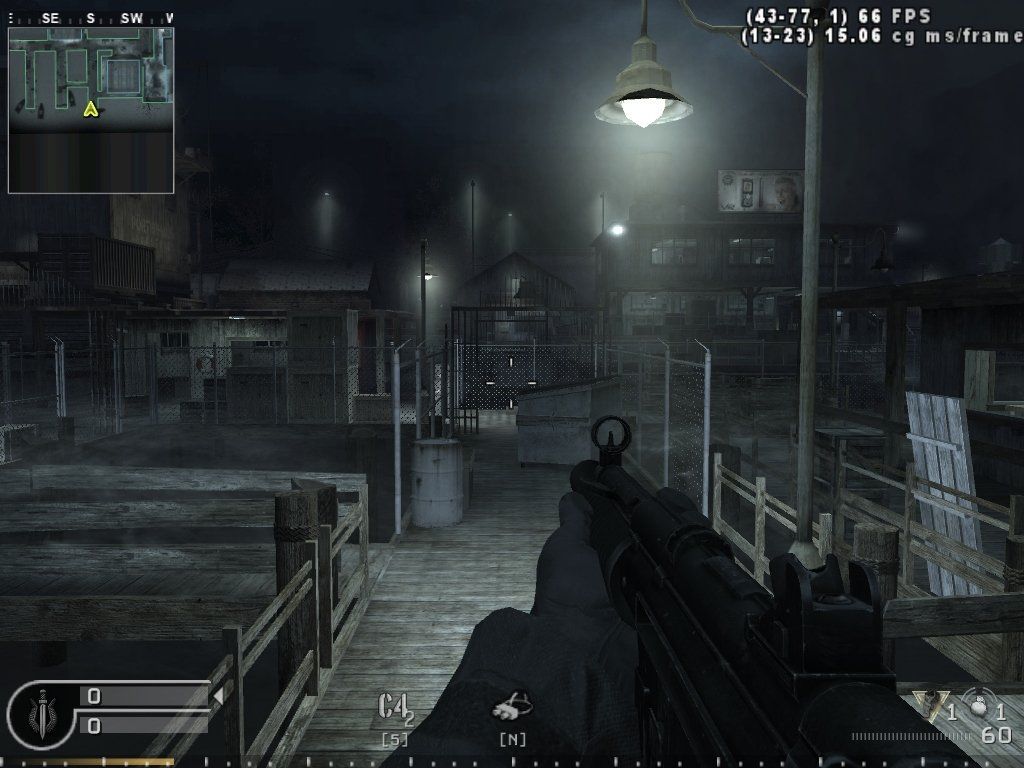Select the flashbang grenade icon
Viewport: 1024px width, 768px height.
[930, 707]
